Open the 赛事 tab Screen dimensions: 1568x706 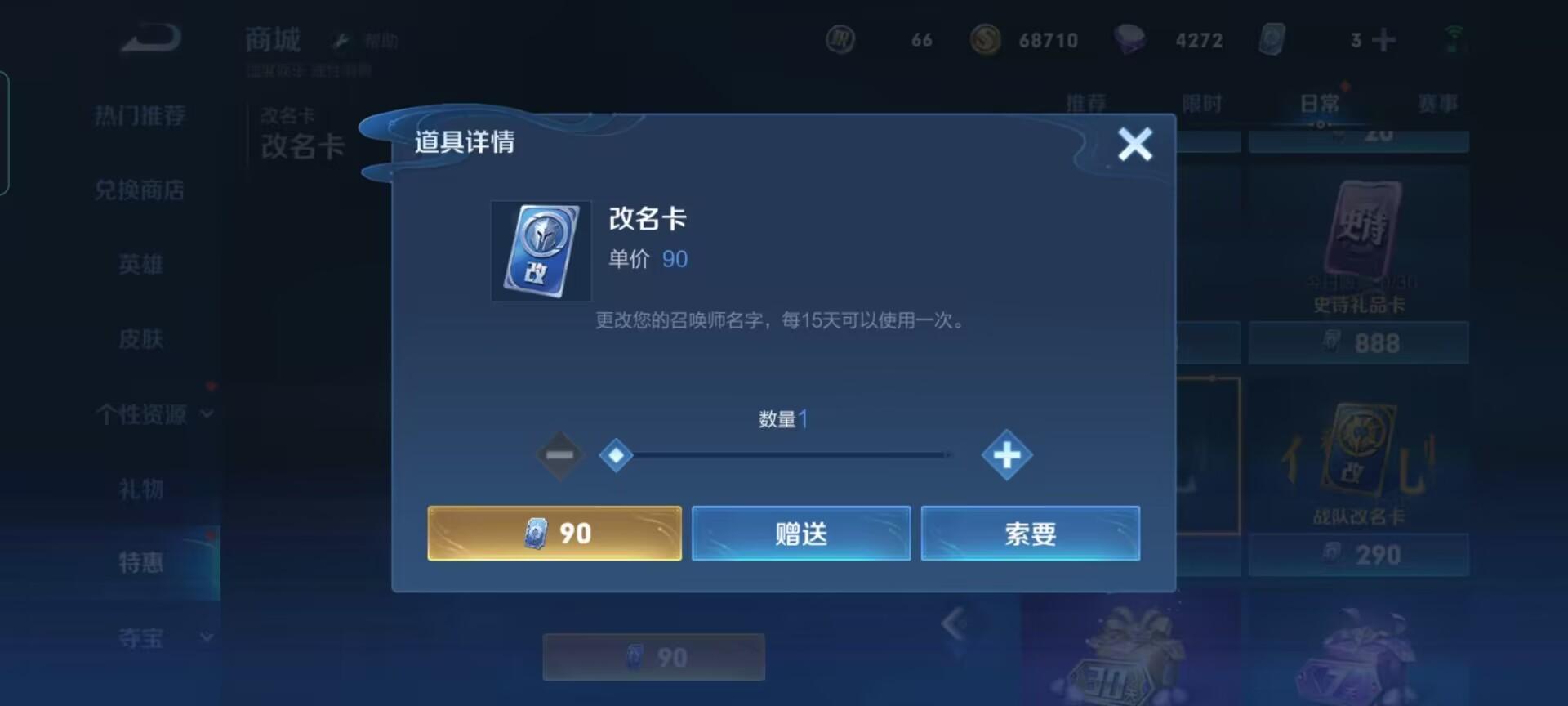pyautogui.click(x=1439, y=102)
